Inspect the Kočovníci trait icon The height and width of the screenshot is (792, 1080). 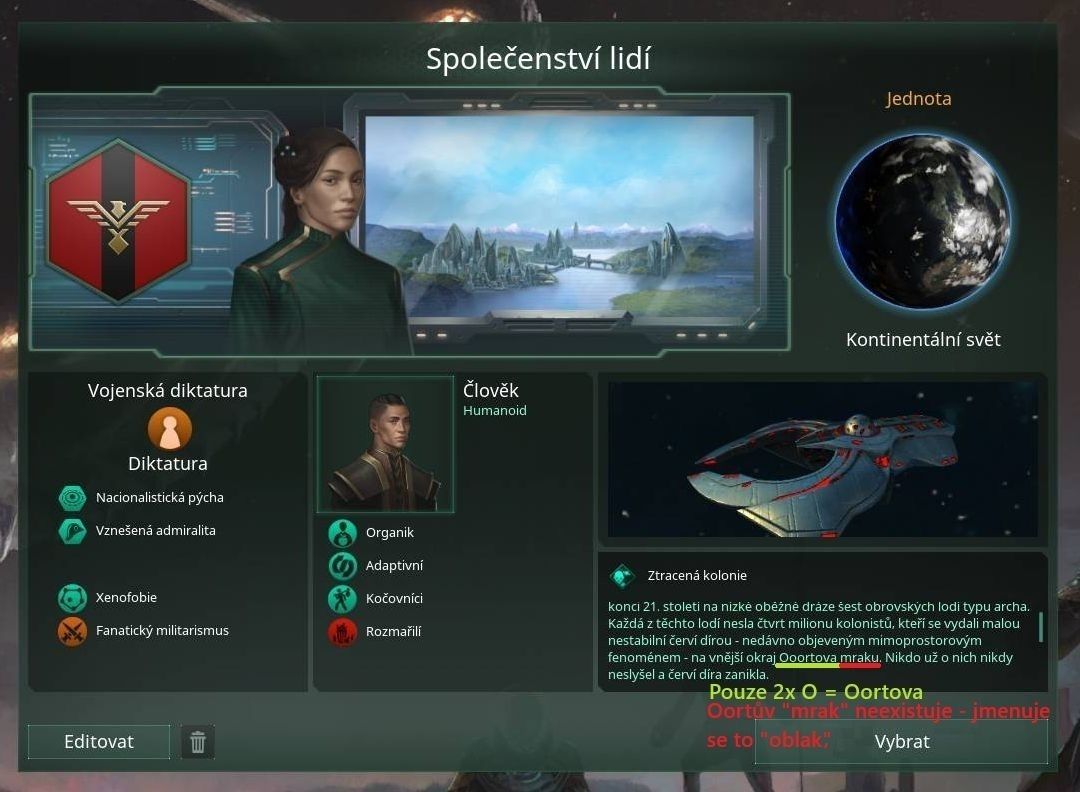point(343,599)
